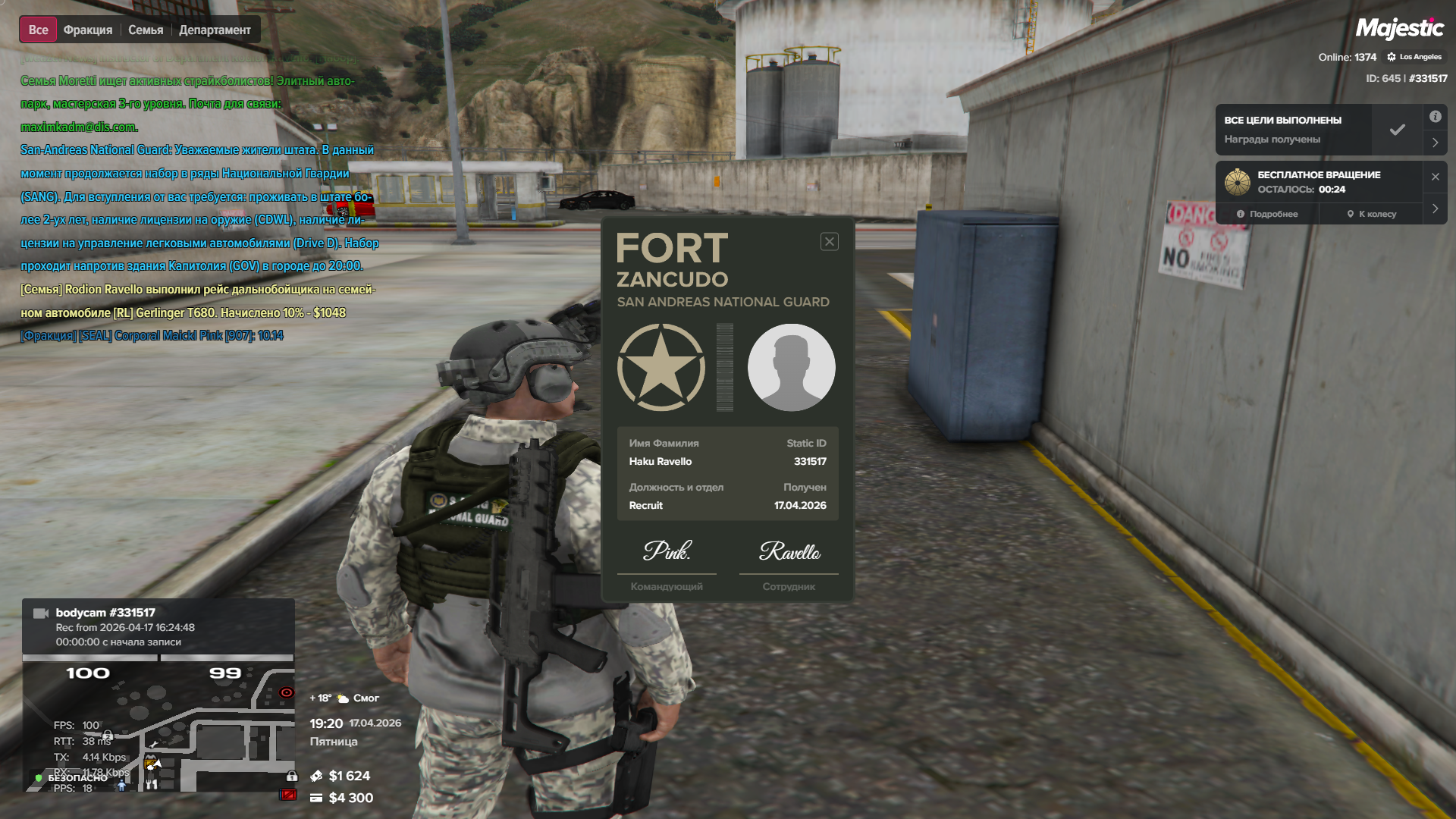Expand the completed goals panel arrow

[1436, 143]
